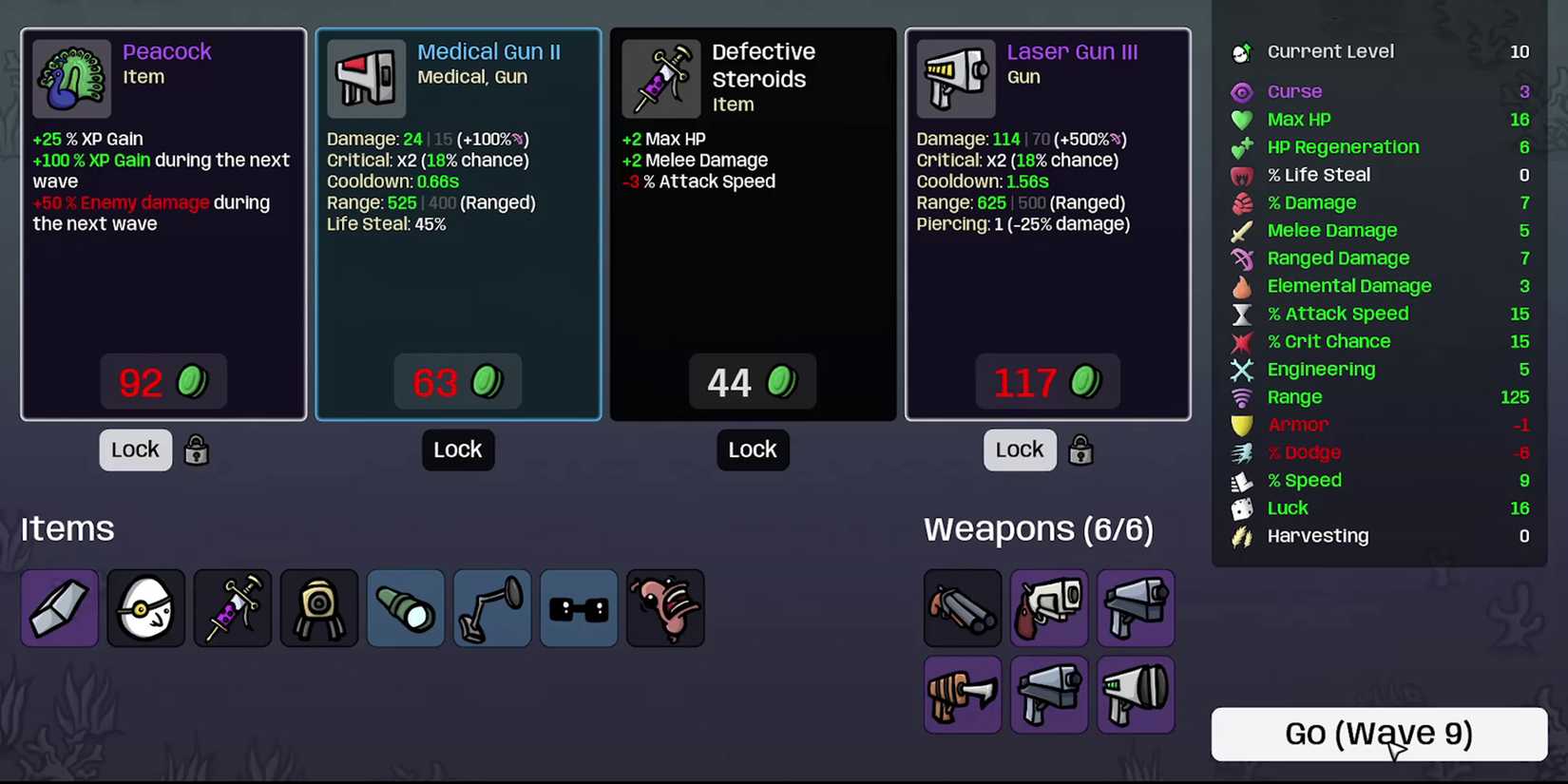1568x784 pixels.
Task: Select the Laser Gun III shop card
Action: point(1048,223)
